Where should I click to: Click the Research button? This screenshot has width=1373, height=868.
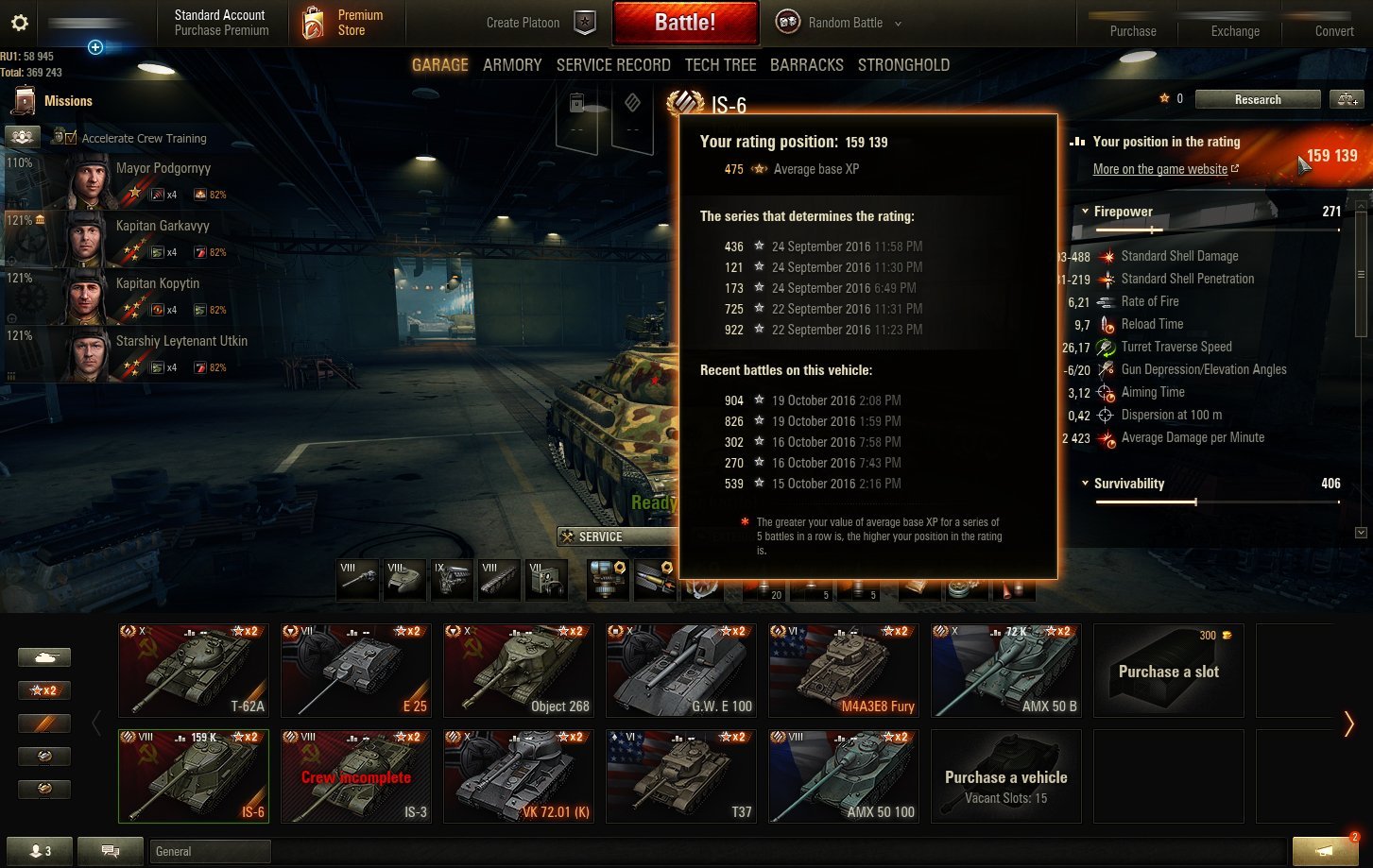pyautogui.click(x=1257, y=99)
